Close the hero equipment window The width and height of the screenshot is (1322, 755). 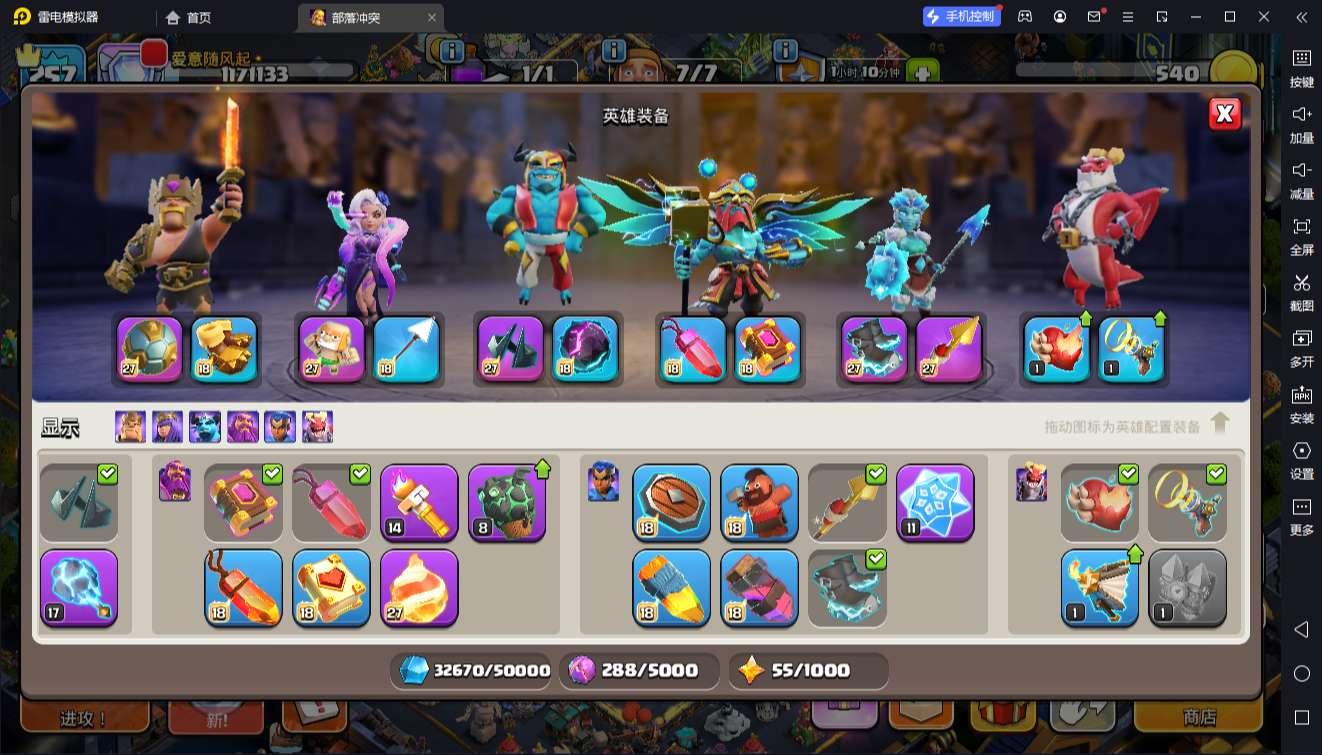pyautogui.click(x=1225, y=114)
